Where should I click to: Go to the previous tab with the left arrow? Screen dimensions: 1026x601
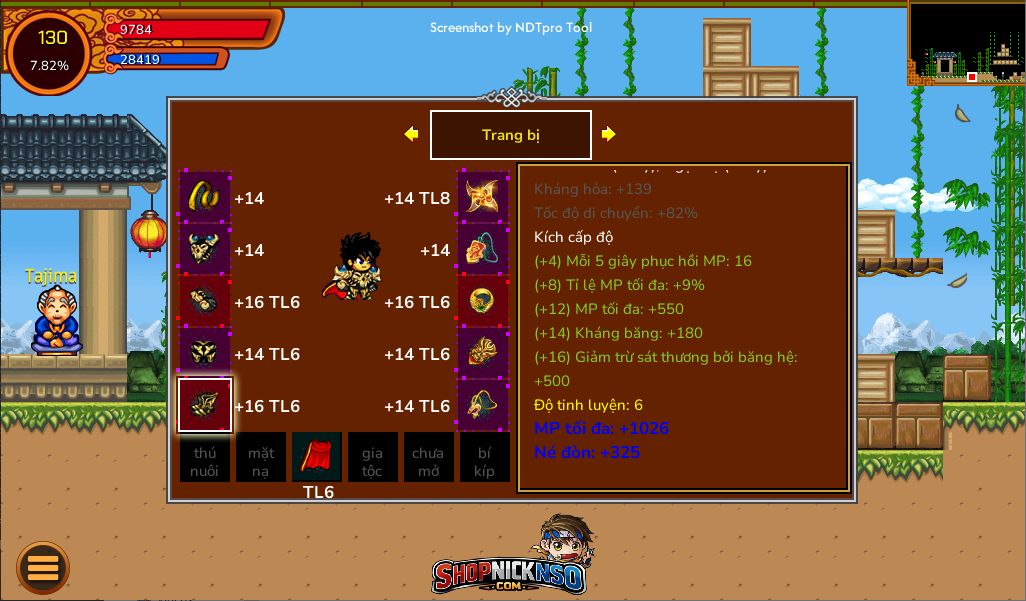click(x=411, y=134)
